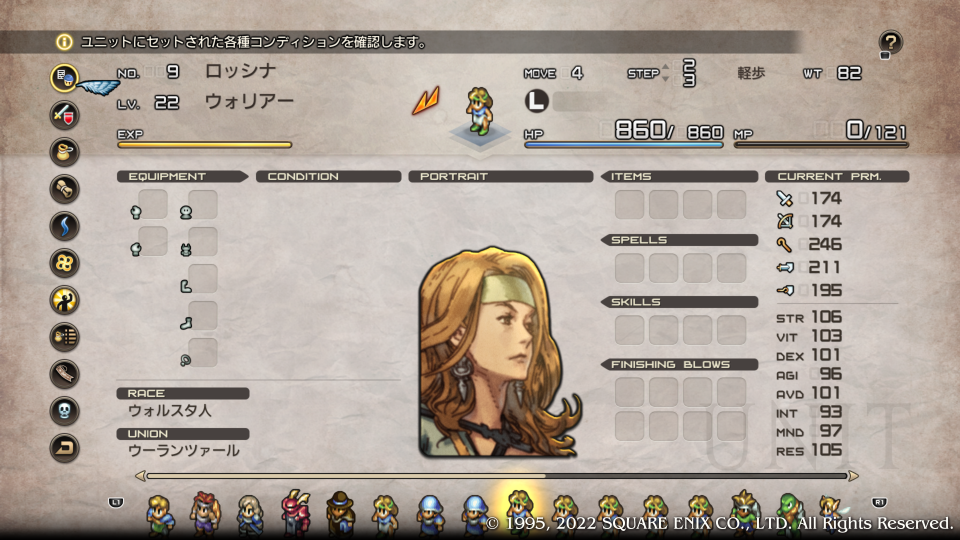Open the help question mark
960x540 pixels.
[x=890, y=43]
